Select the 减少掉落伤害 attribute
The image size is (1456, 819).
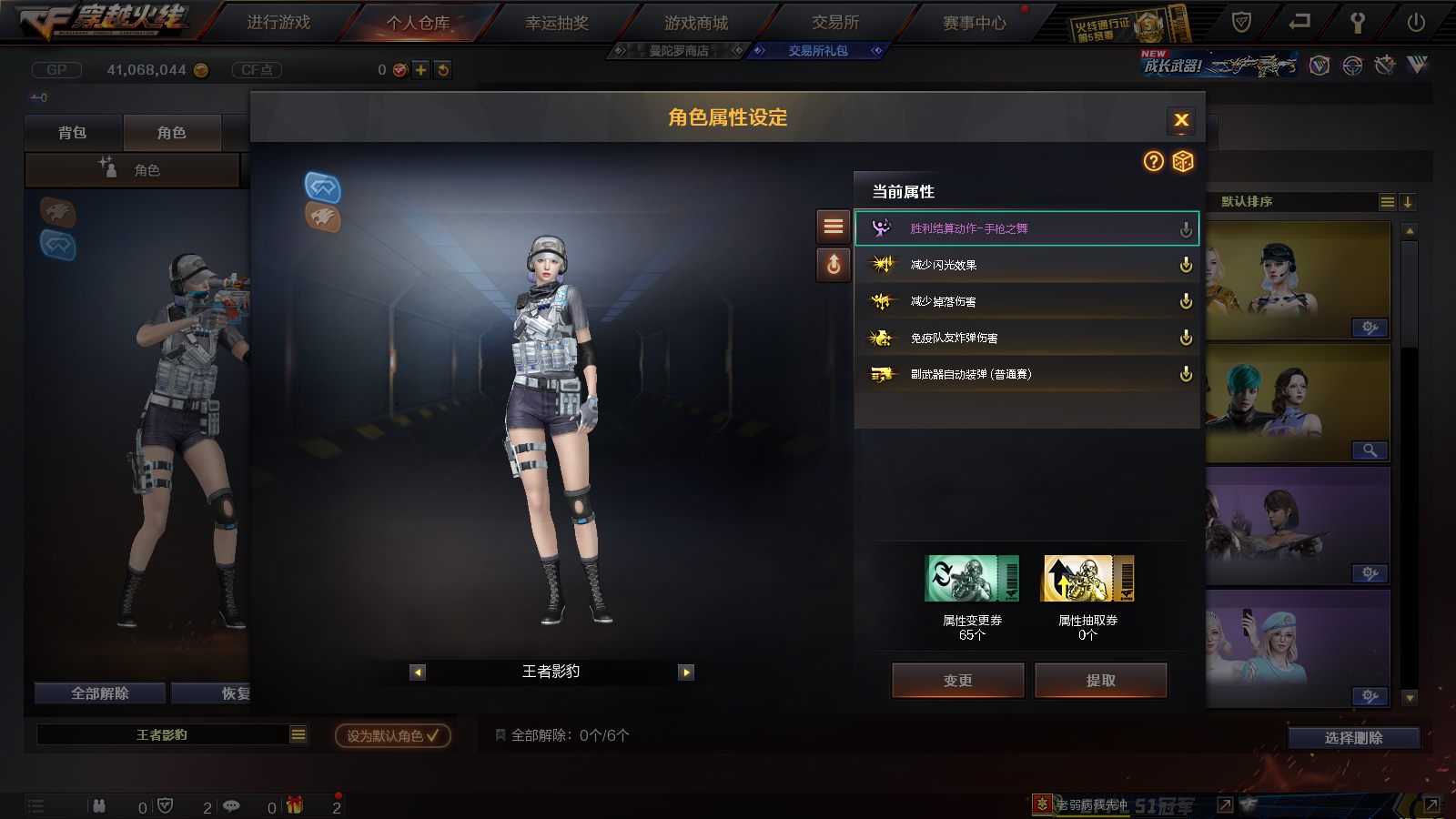[1026, 301]
